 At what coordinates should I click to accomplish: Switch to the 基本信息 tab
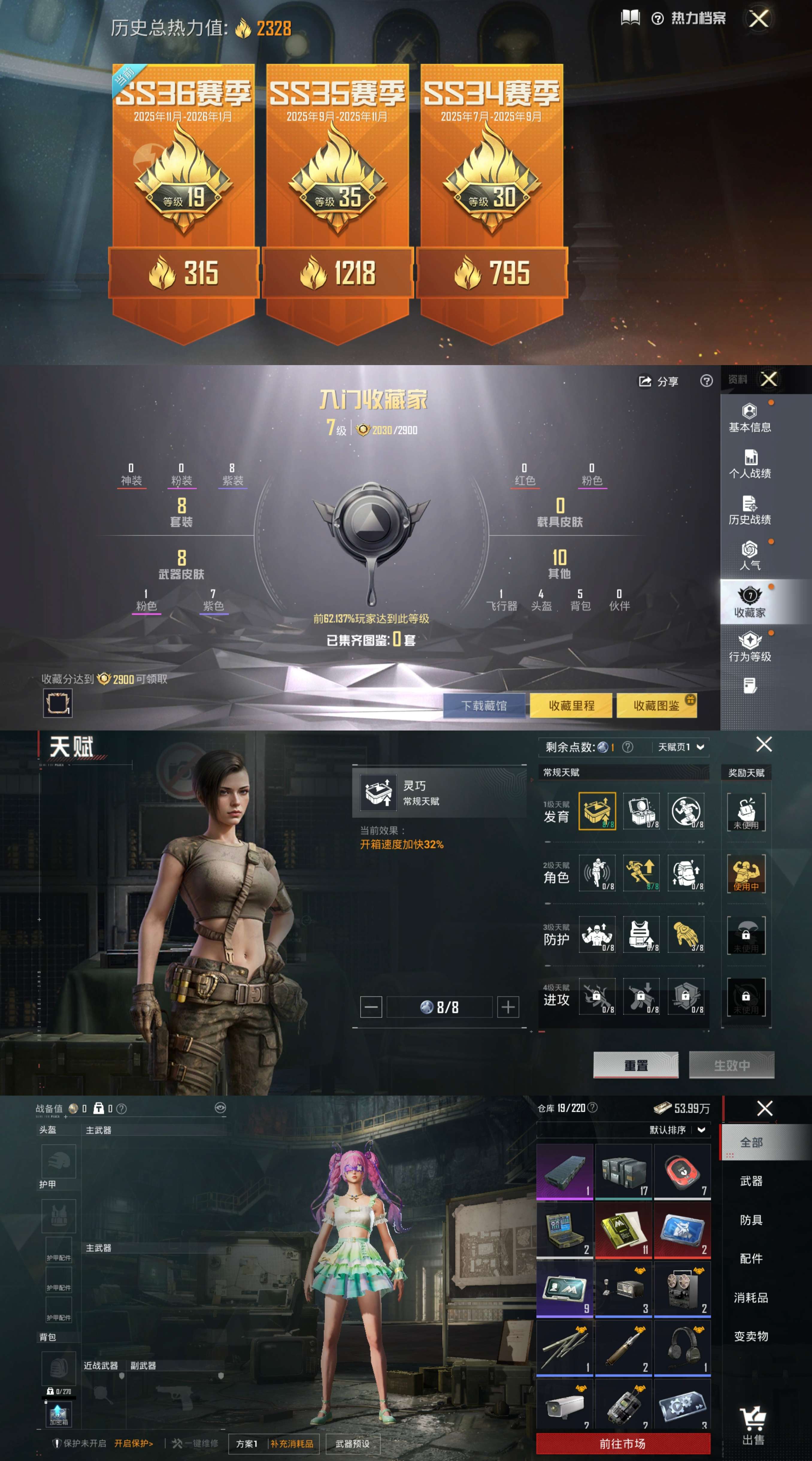(749, 418)
